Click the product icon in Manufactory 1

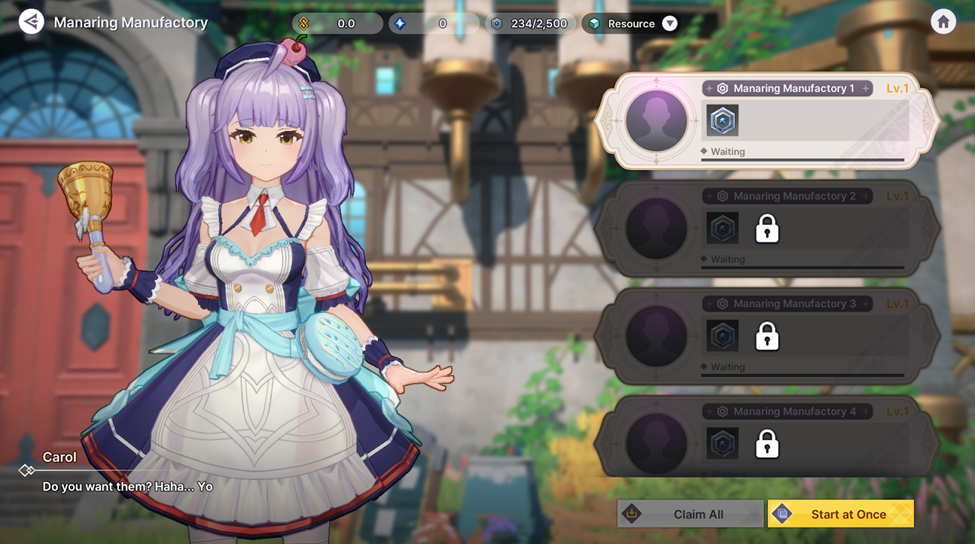click(723, 121)
